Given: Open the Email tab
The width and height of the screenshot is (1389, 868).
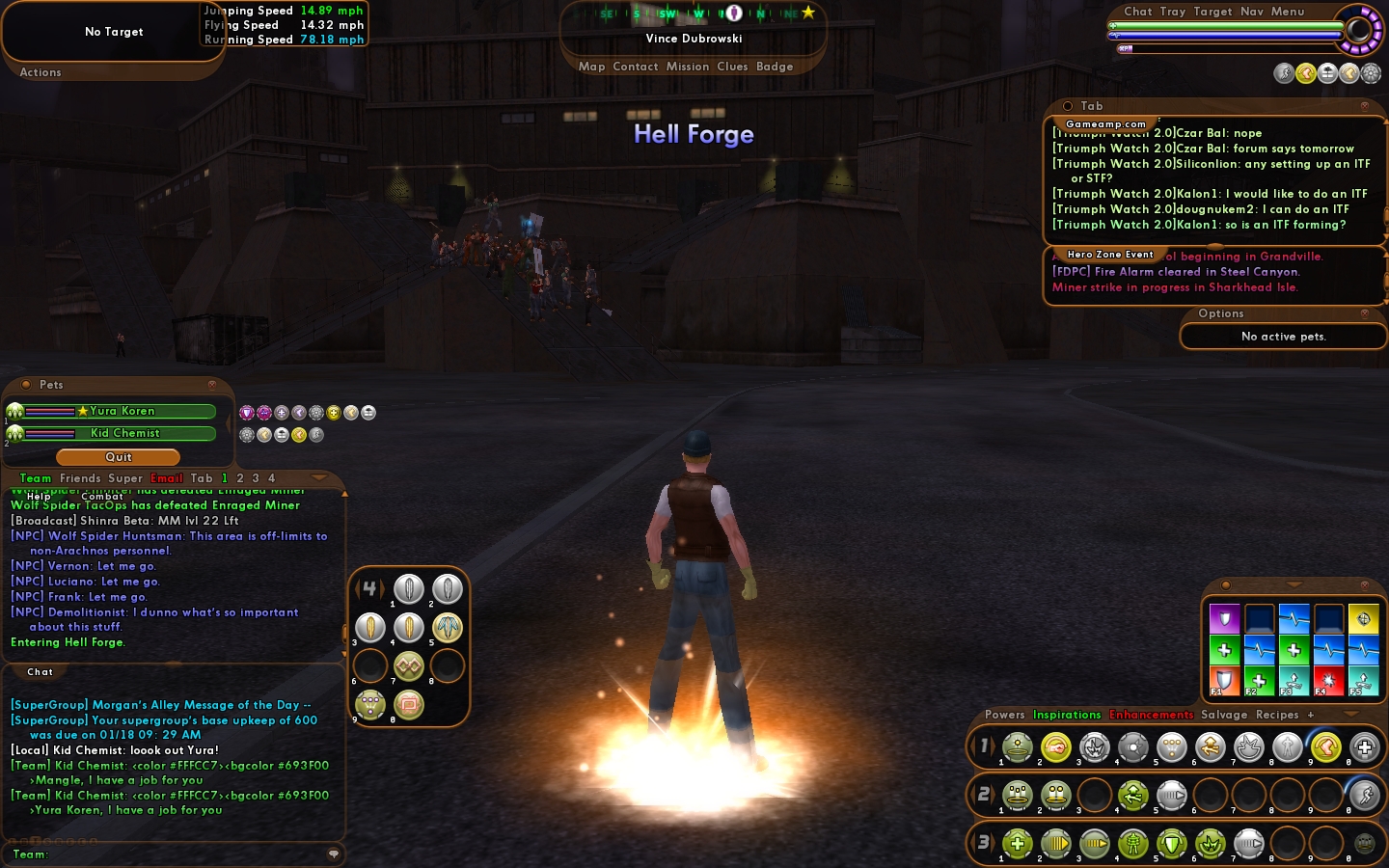Looking at the screenshot, I should click(166, 478).
